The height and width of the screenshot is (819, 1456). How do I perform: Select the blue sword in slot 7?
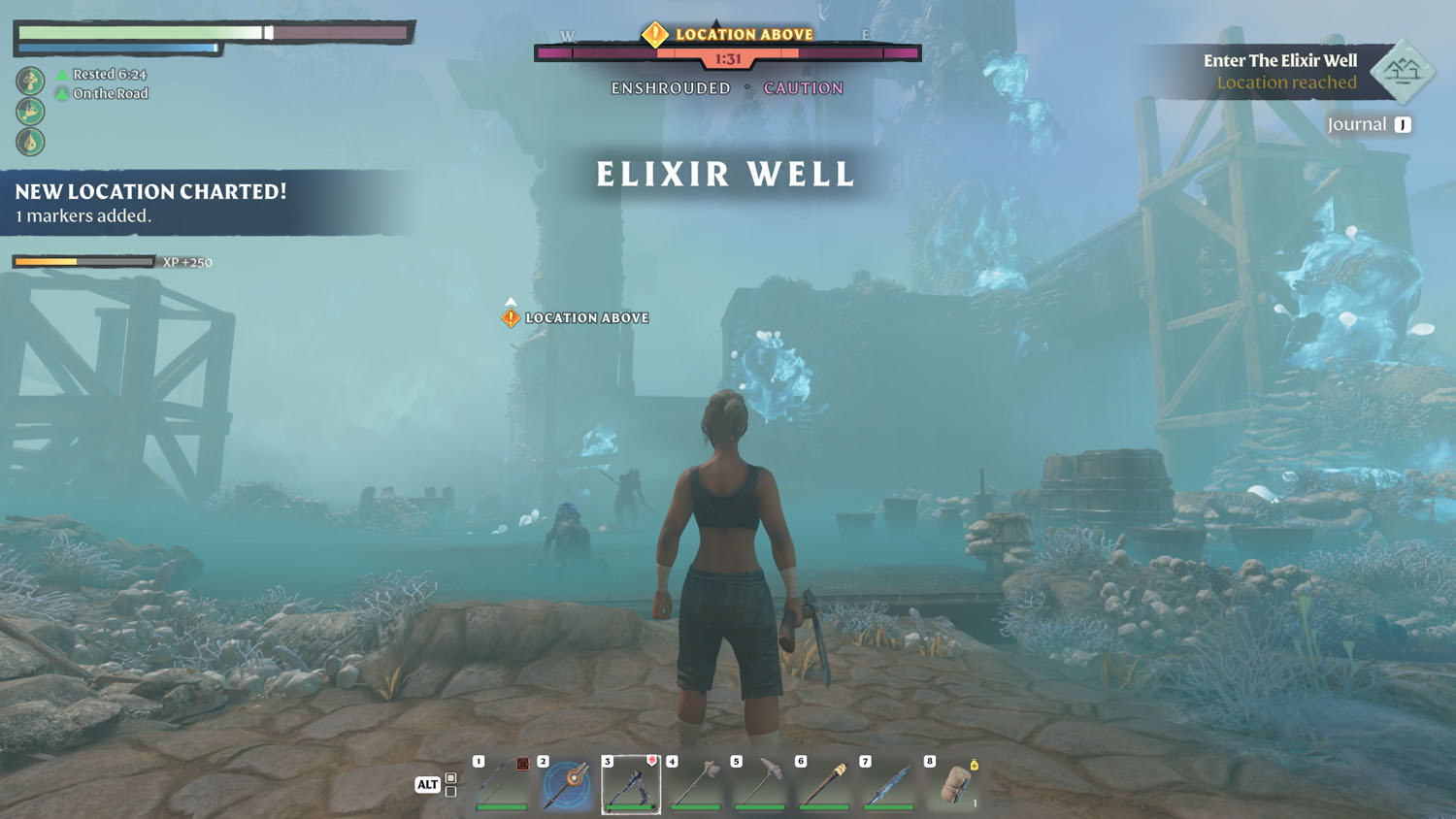tap(887, 786)
